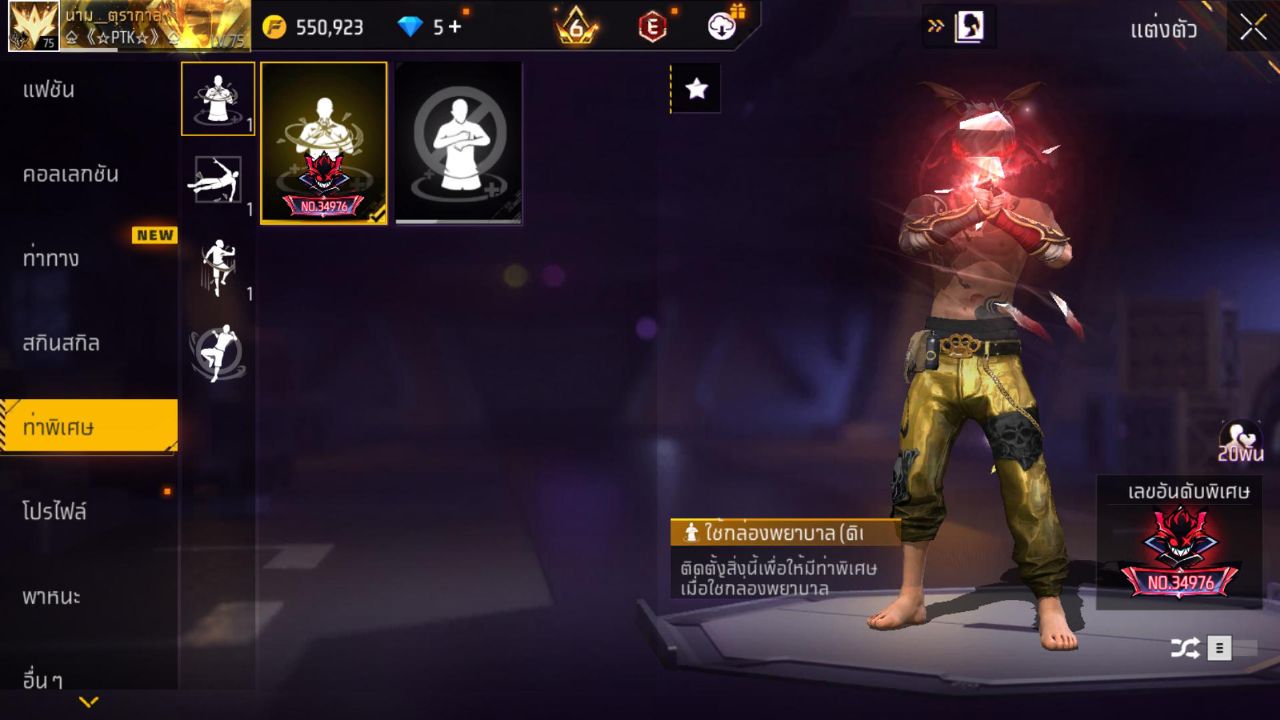Select the empty disabled emote slot

[458, 144]
